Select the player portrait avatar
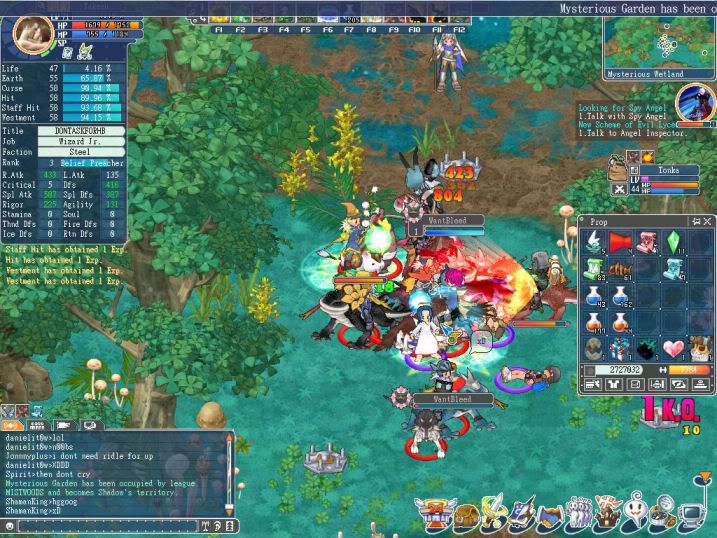Image resolution: width=717 pixels, height=538 pixels. [x=31, y=33]
